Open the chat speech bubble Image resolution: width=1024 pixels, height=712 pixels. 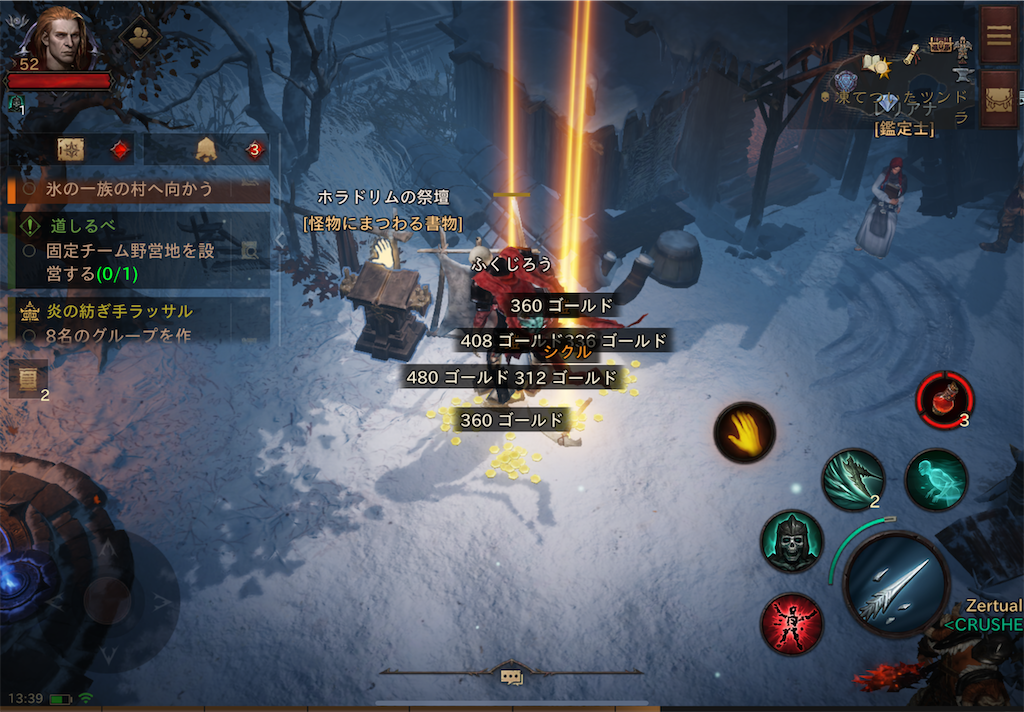pyautogui.click(x=511, y=677)
